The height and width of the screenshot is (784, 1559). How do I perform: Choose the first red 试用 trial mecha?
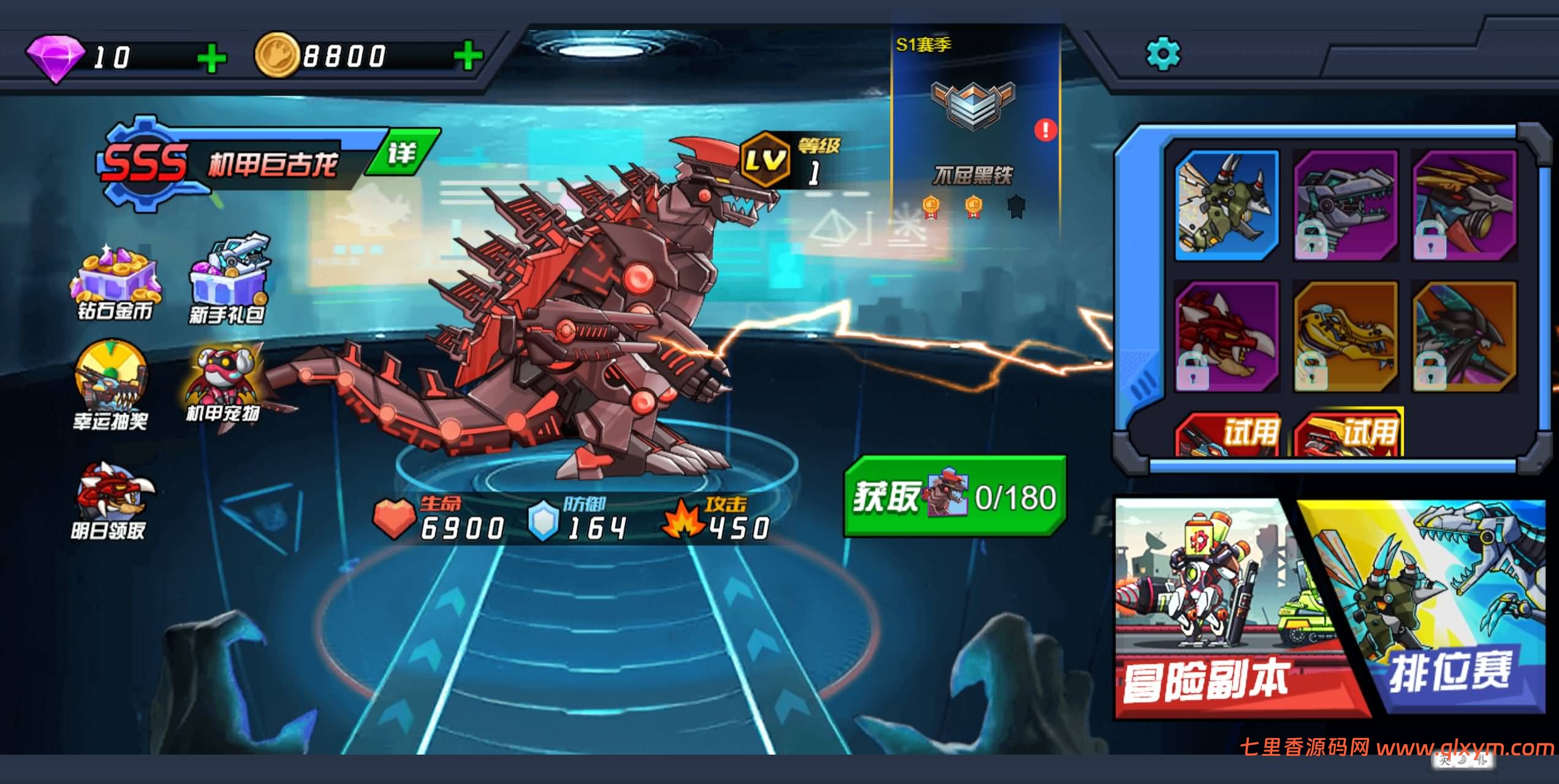click(x=1227, y=434)
